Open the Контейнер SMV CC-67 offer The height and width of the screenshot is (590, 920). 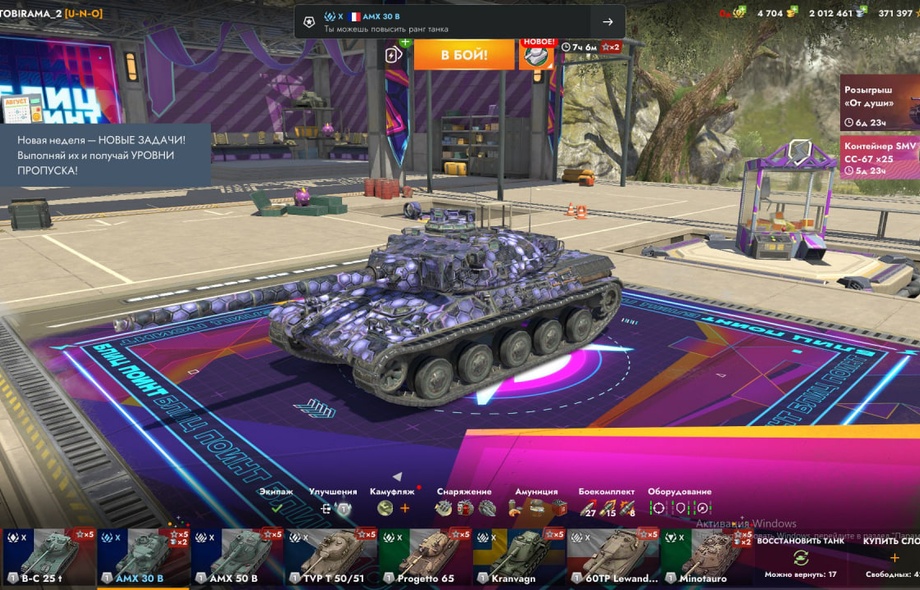tap(879, 157)
